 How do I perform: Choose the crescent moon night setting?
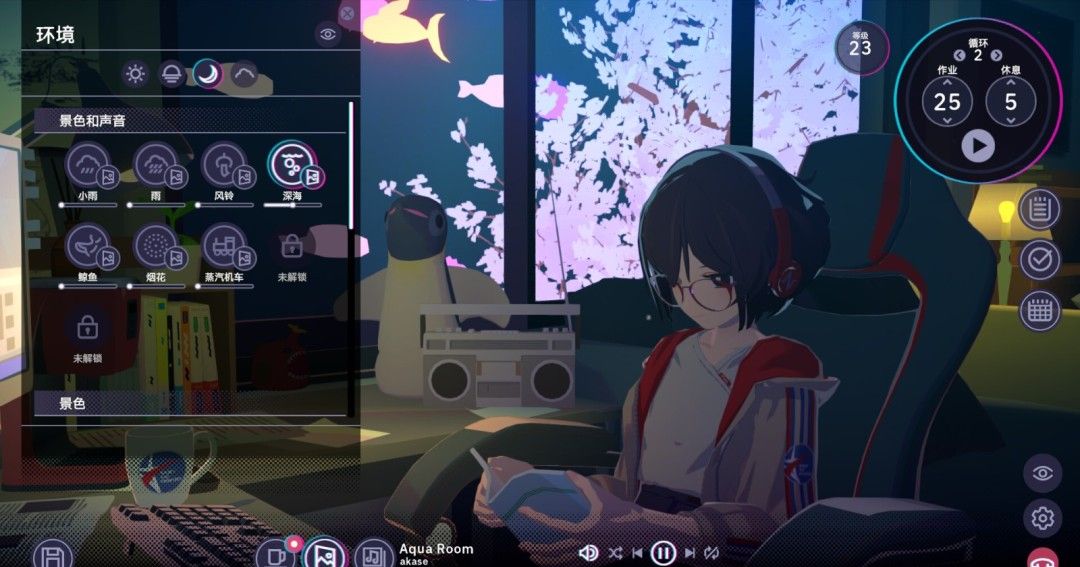(208, 73)
